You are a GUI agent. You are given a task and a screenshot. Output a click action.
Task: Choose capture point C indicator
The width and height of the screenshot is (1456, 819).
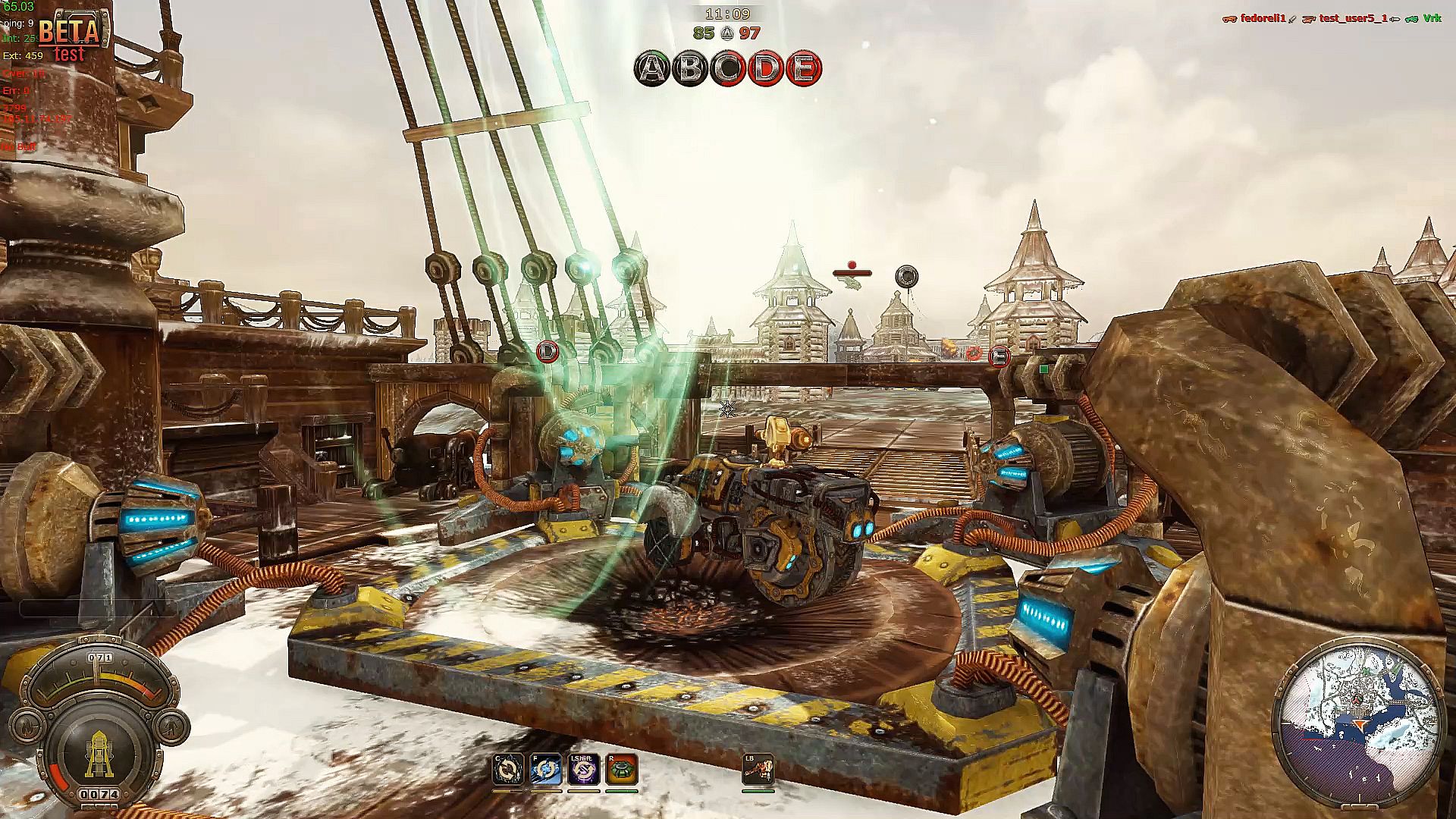(x=728, y=69)
